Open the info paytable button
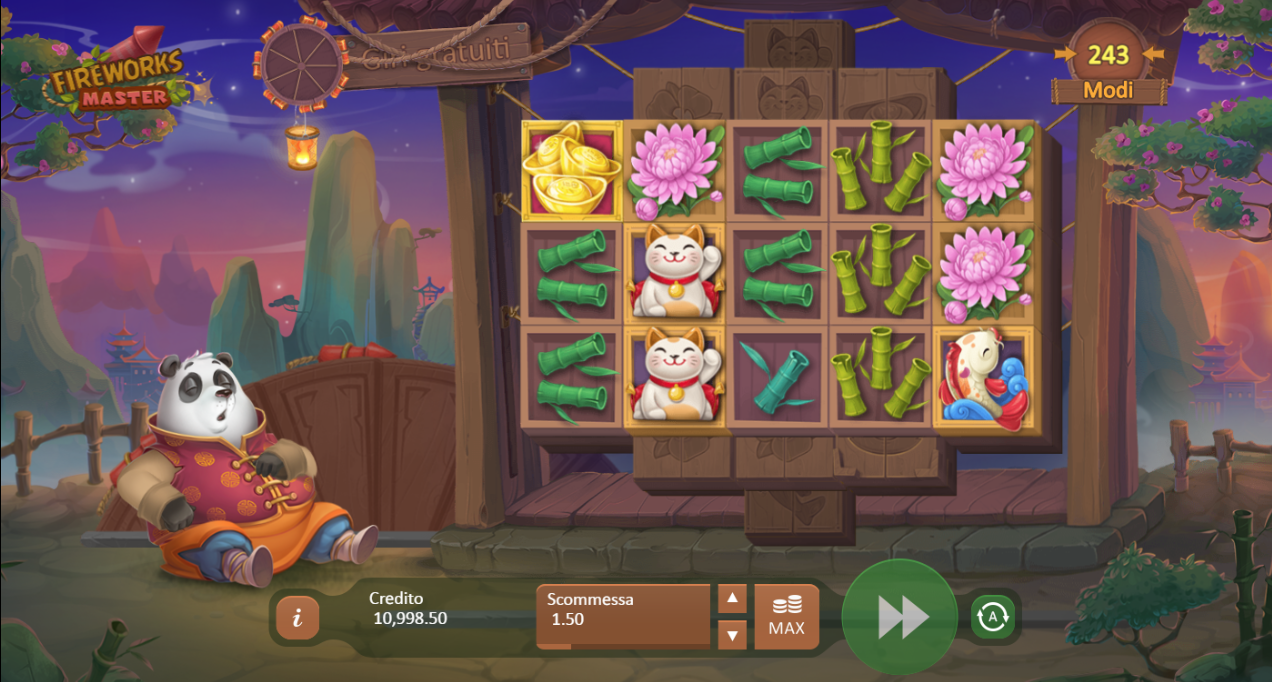 [297, 618]
